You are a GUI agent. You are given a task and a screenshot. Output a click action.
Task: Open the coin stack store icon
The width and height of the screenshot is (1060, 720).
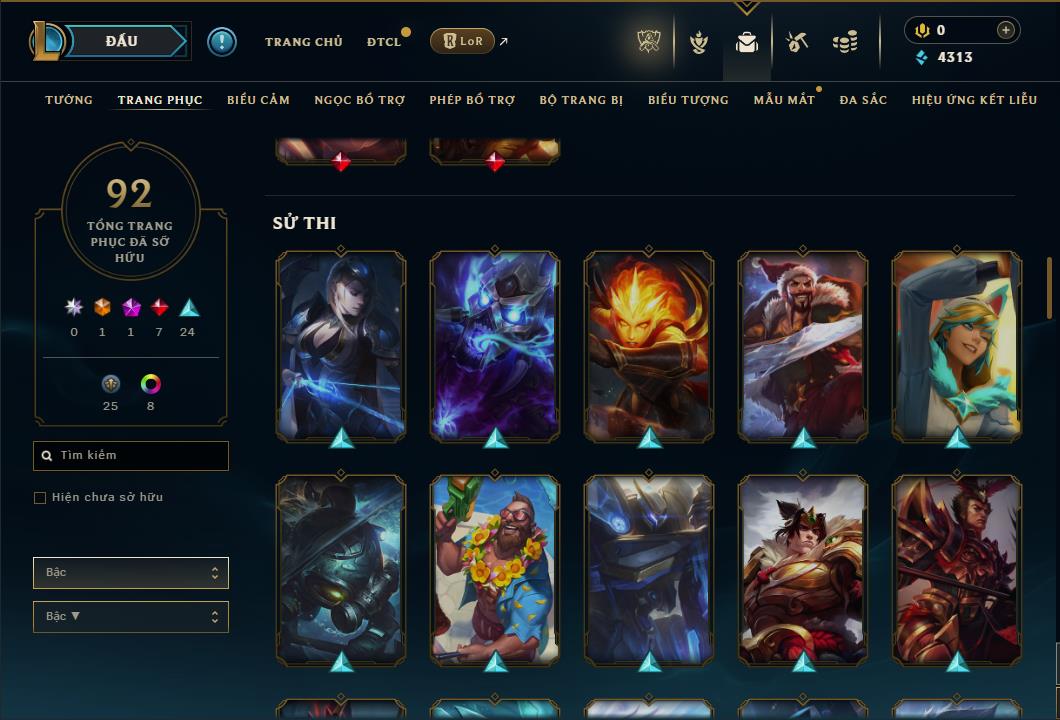click(x=845, y=42)
